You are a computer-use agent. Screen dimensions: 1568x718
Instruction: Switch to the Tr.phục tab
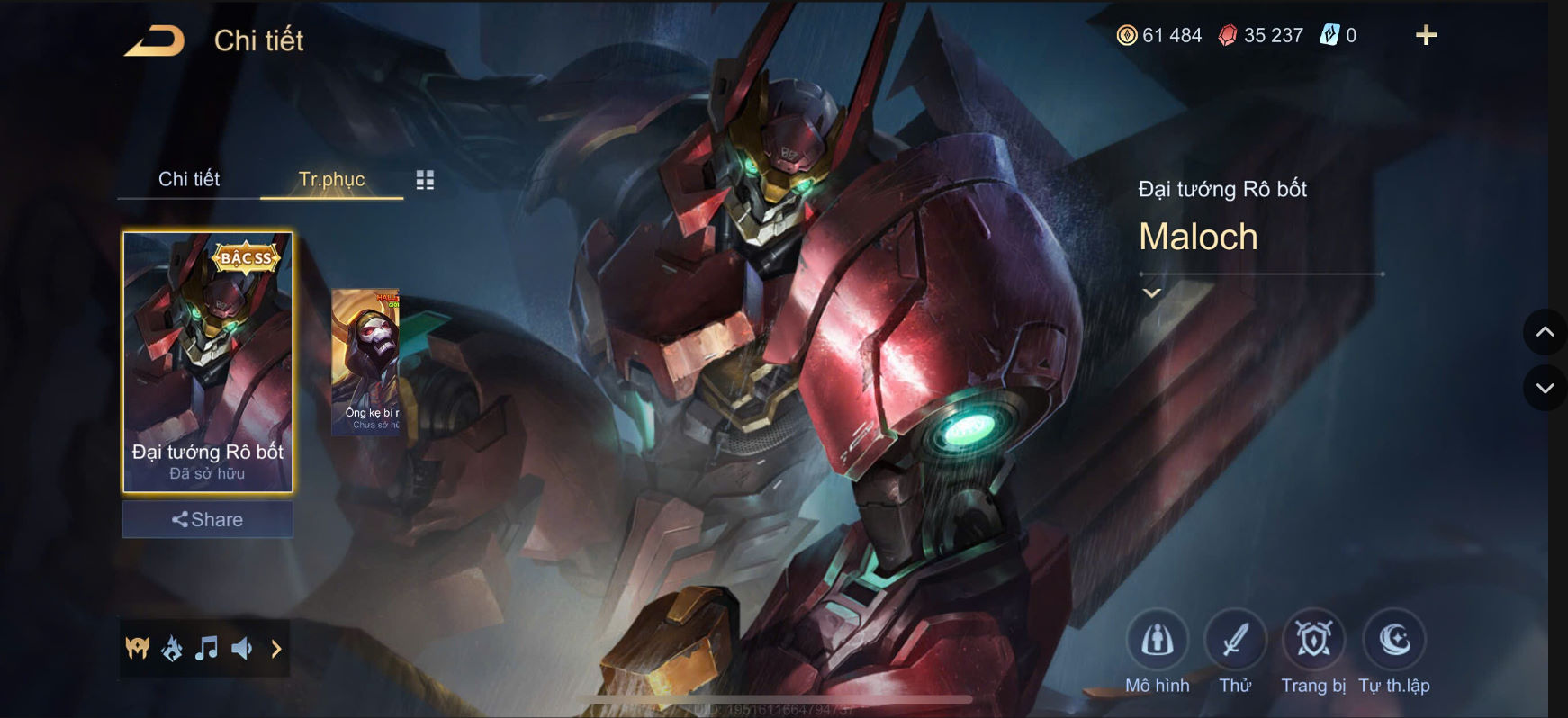(331, 180)
